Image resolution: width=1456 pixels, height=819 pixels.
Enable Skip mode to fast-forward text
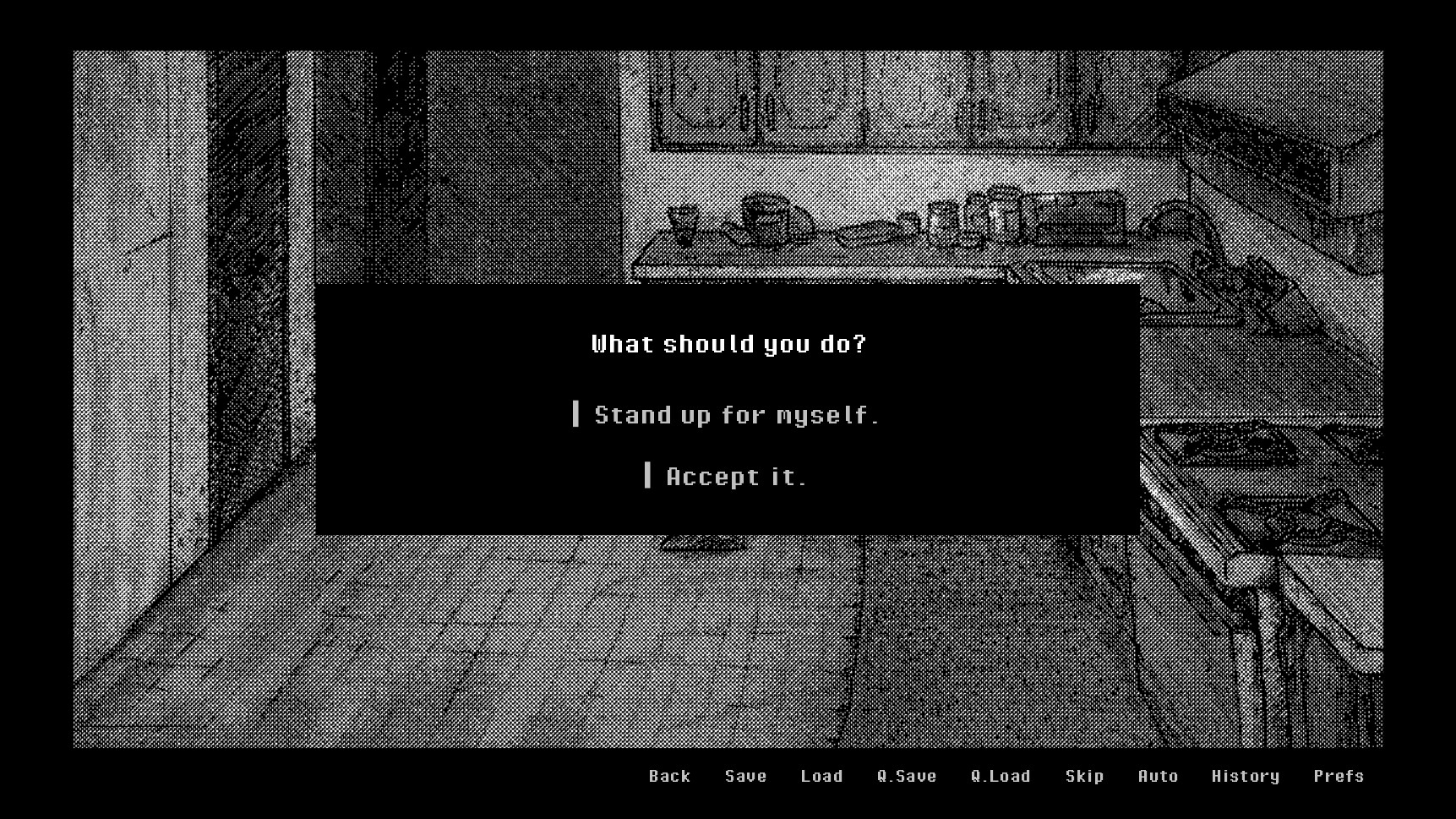1084,776
